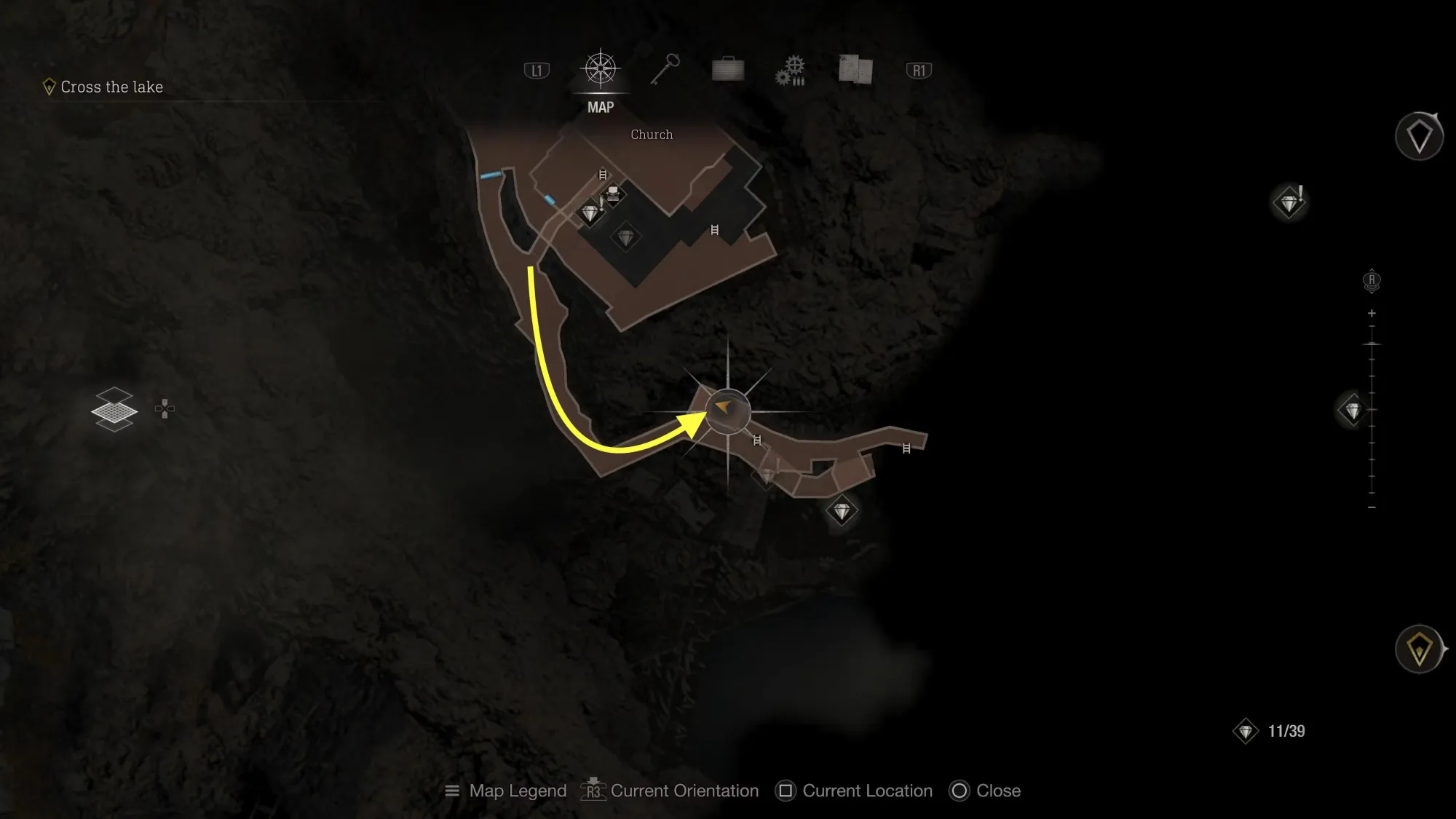Viewport: 1456px width, 819px height.
Task: Click the plus end of the zoom scale
Action: (x=1372, y=314)
